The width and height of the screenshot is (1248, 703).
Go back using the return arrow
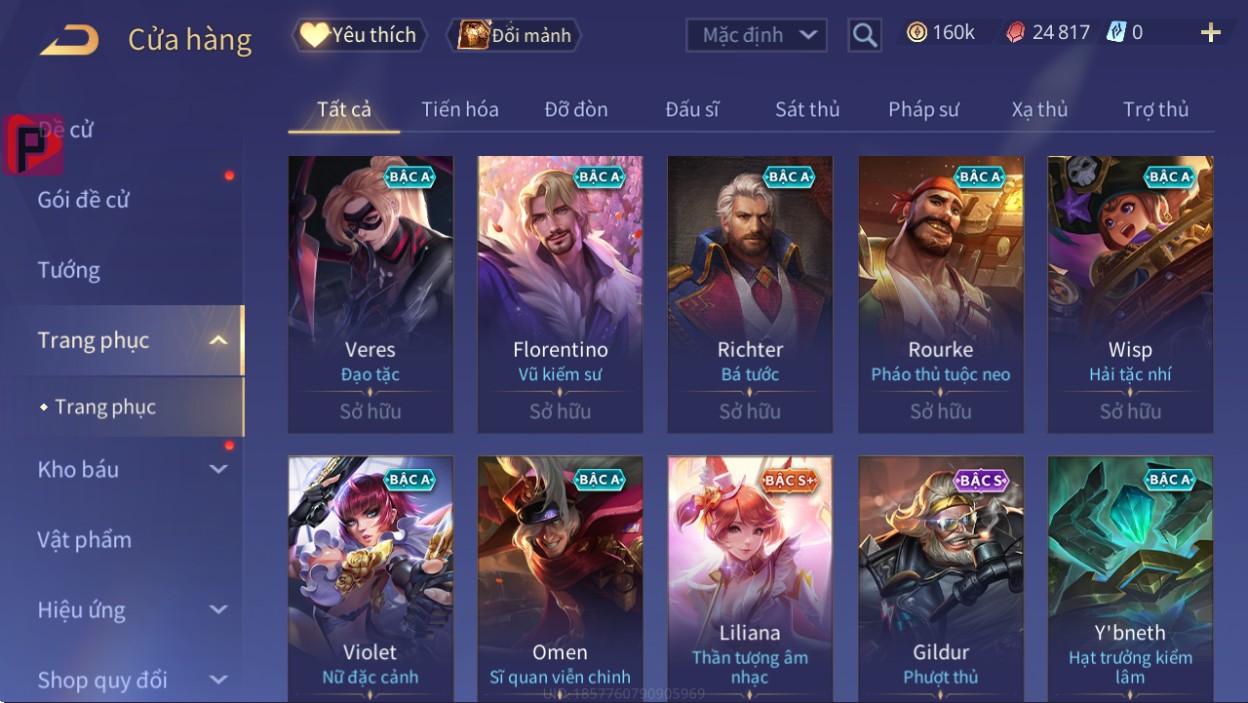(x=69, y=40)
